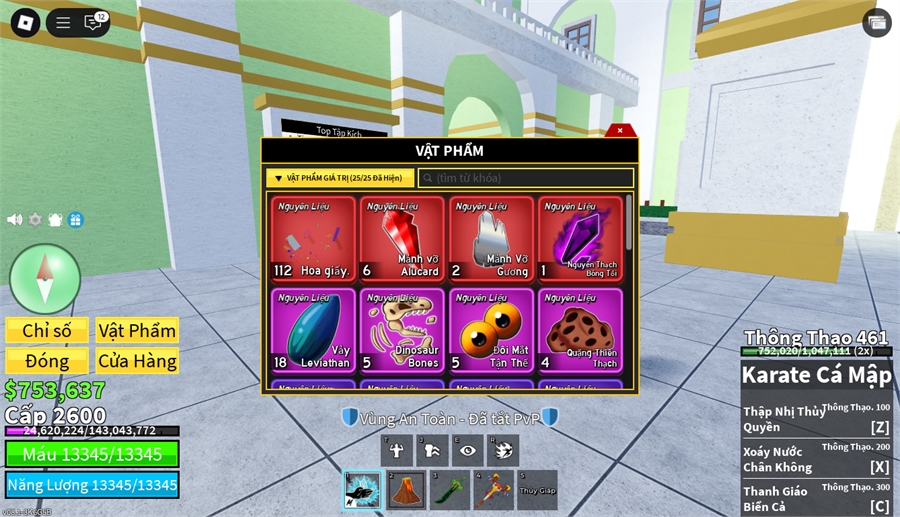Open the Chỉ số stats menu

[47, 331]
